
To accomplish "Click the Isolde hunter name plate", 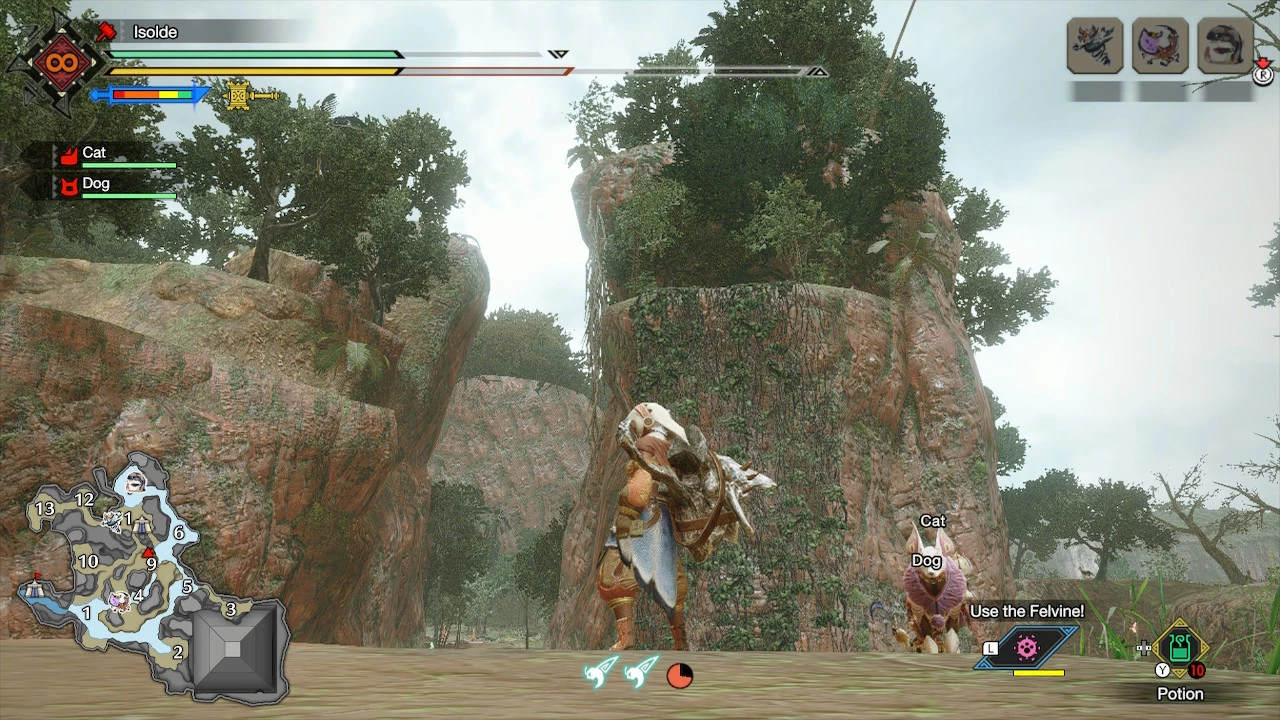I will pos(155,32).
